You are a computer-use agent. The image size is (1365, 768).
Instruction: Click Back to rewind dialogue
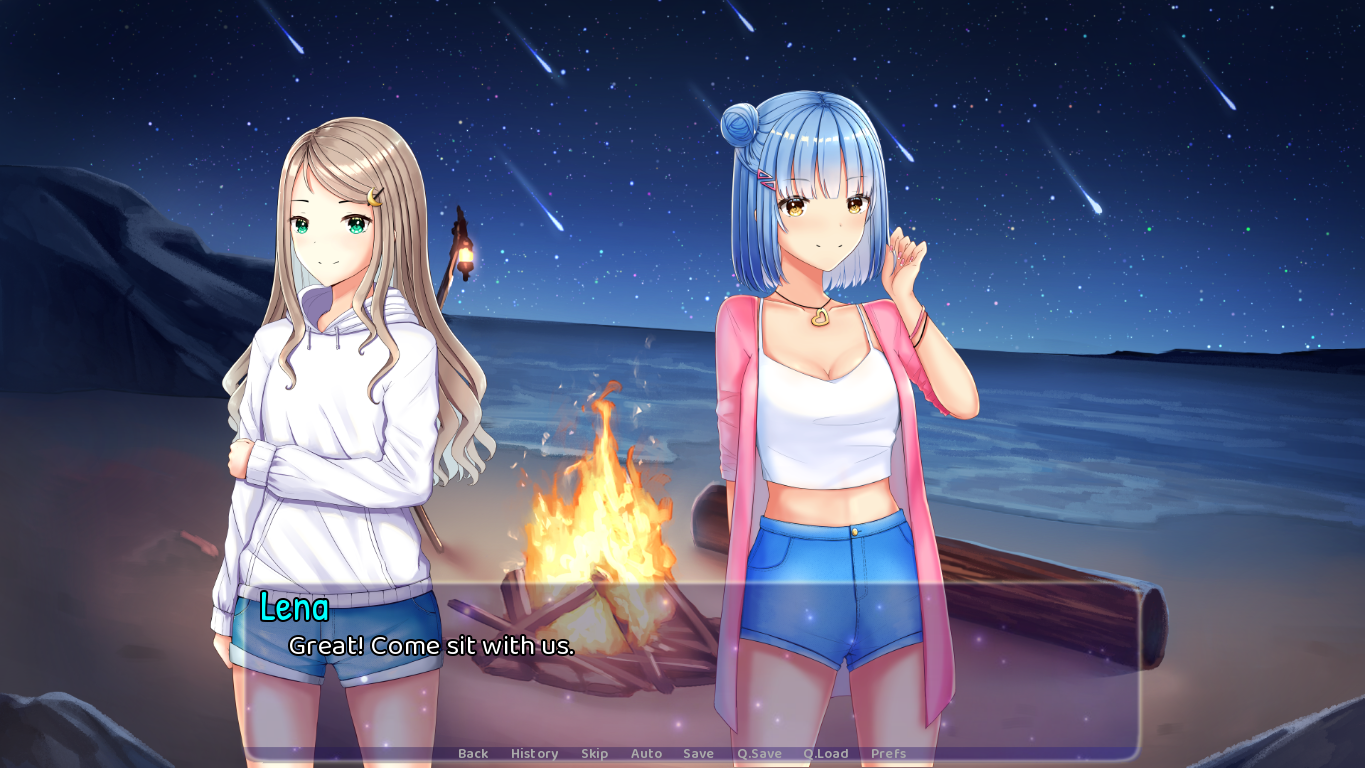[x=472, y=753]
